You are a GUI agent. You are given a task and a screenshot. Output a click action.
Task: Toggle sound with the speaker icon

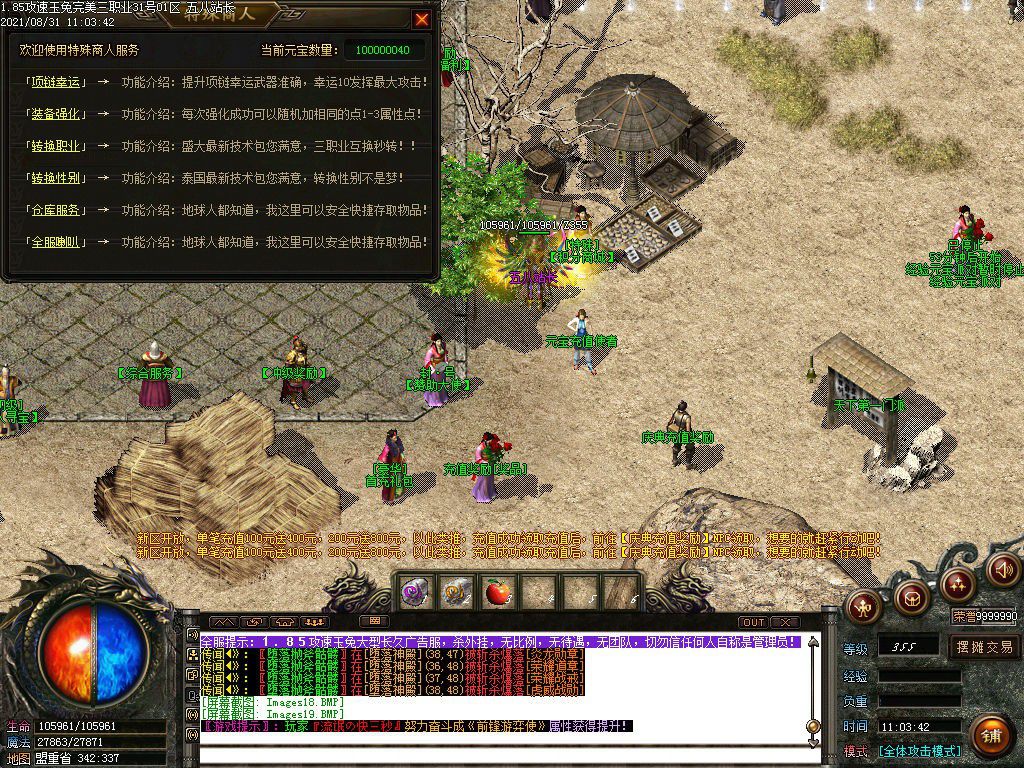click(x=1003, y=569)
